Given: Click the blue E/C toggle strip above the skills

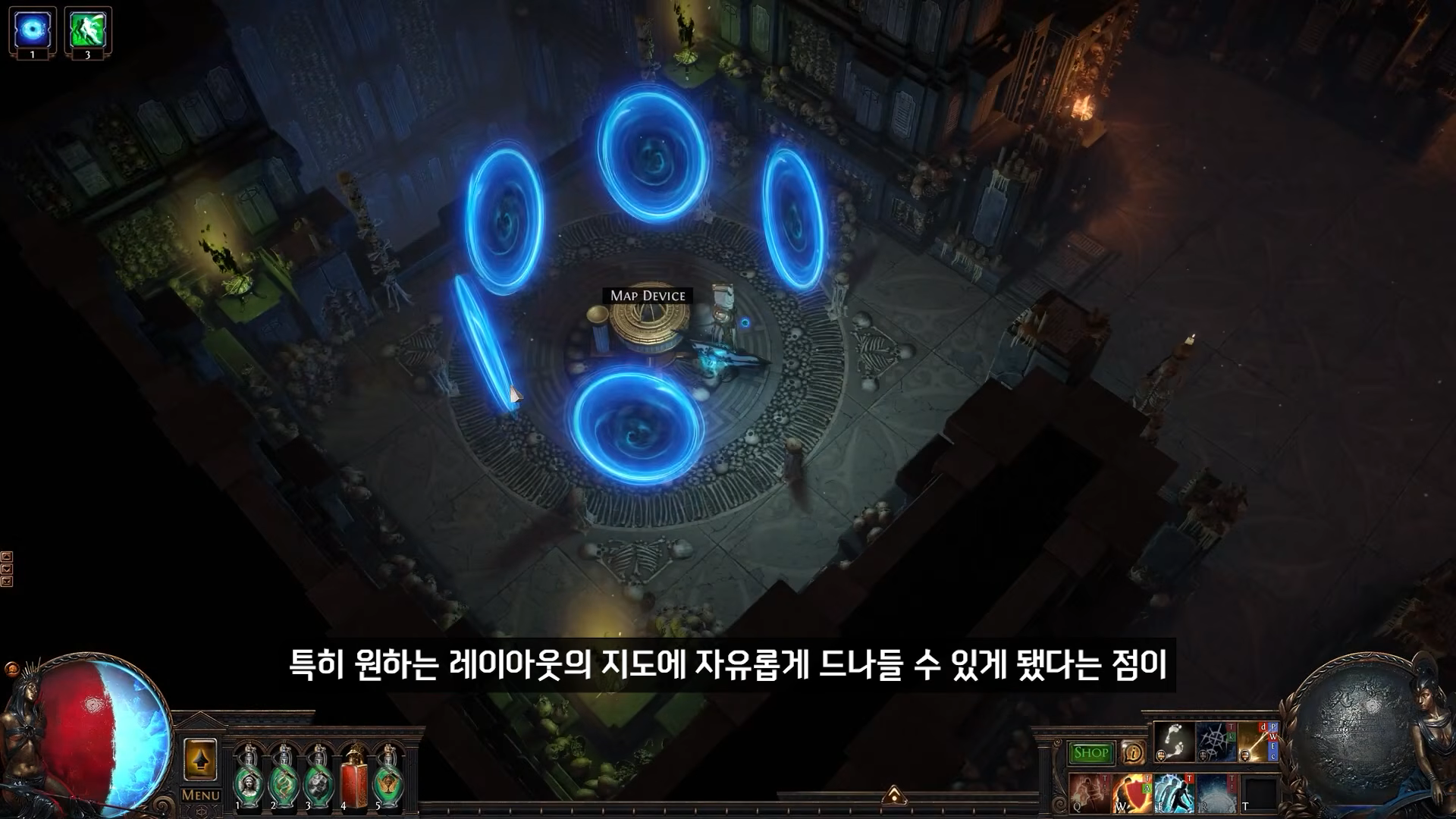Looking at the screenshot, I should click(1272, 752).
